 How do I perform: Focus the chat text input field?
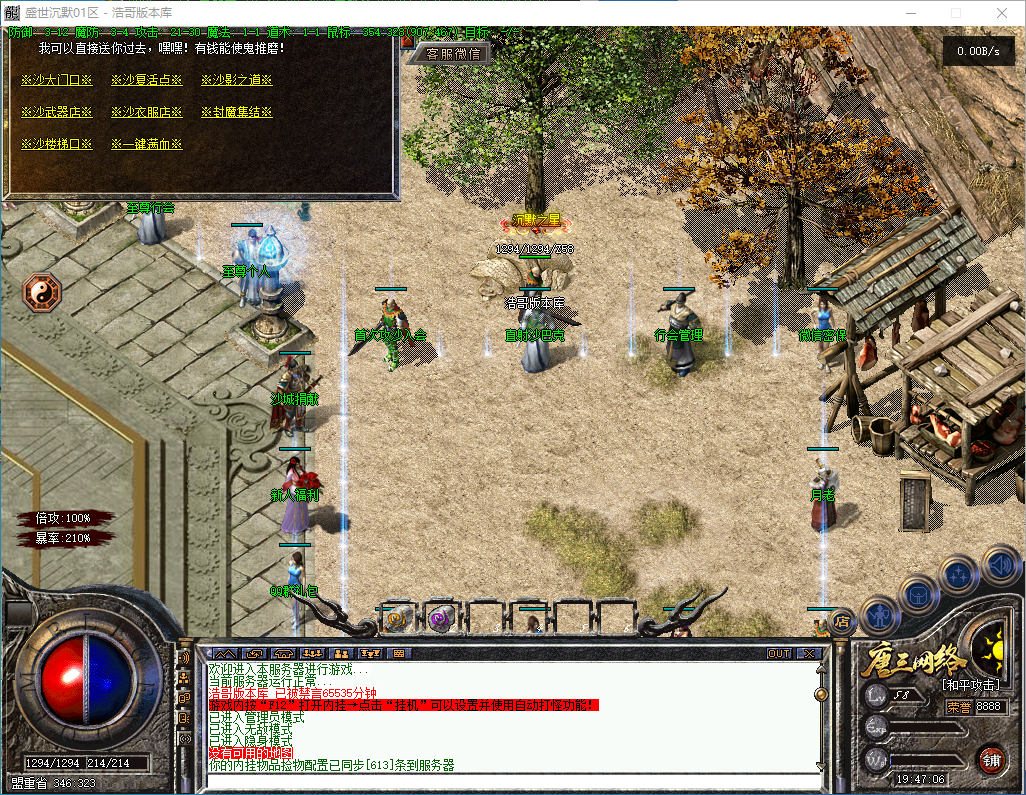[510, 780]
